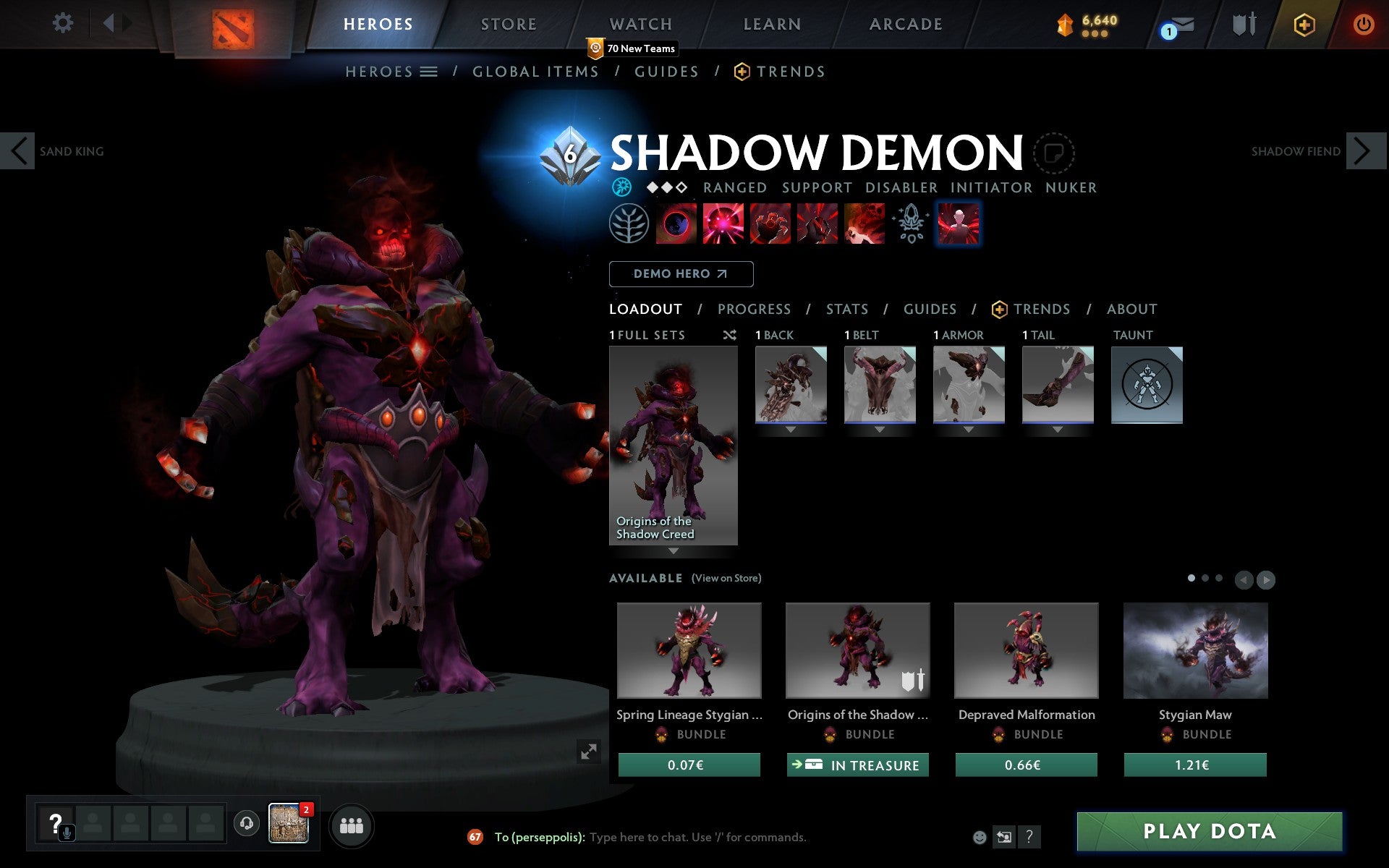Select the highlighted Demonic Purge ability icon
This screenshot has height=868, width=1389.
tap(959, 224)
